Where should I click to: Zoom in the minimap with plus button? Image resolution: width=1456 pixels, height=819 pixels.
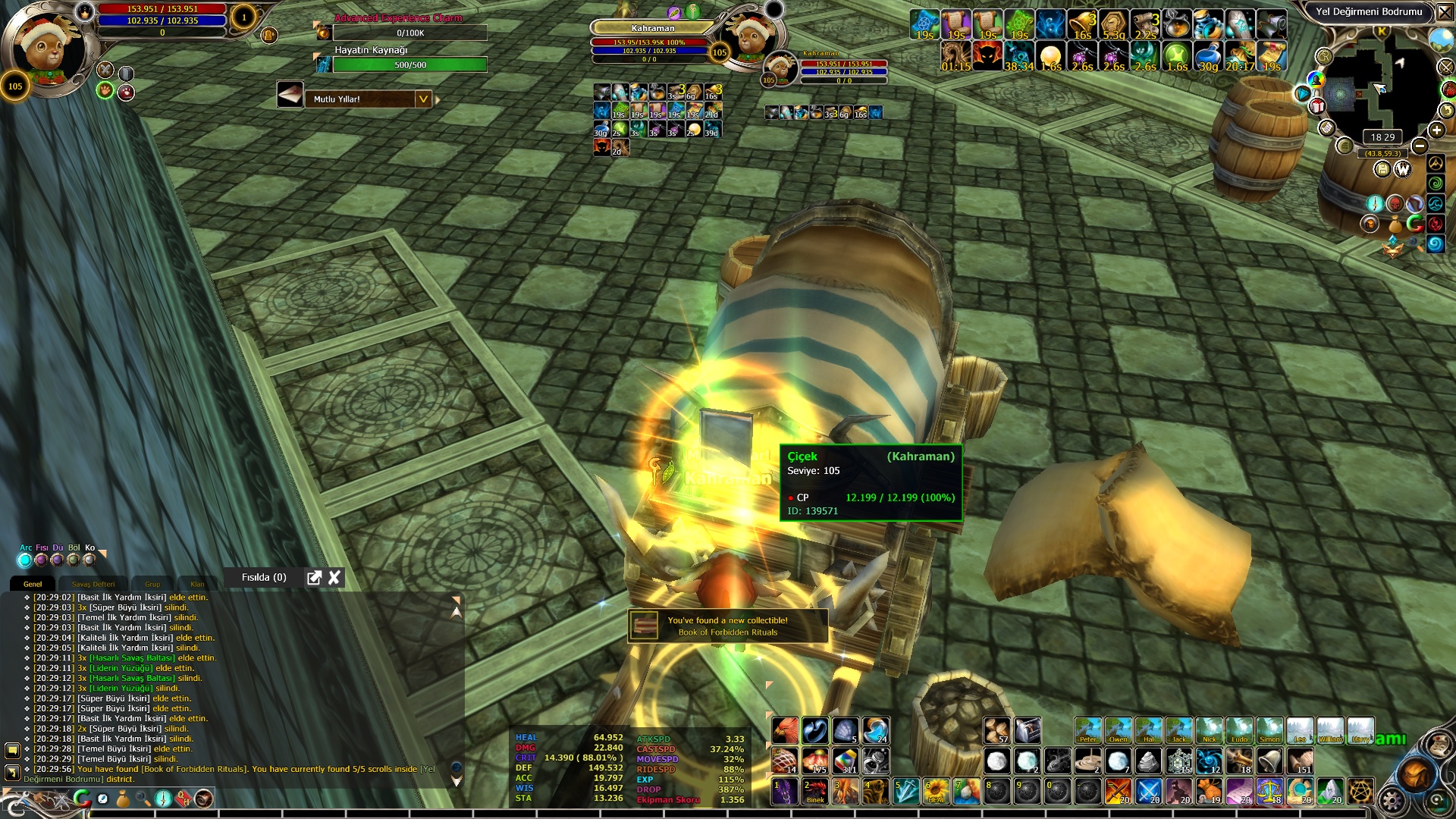pos(1436,130)
